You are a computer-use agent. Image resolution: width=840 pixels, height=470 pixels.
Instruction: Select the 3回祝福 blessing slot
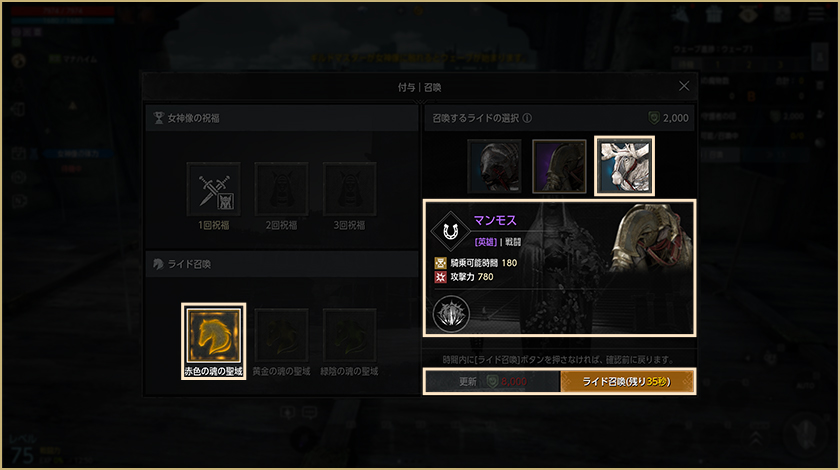coord(349,189)
